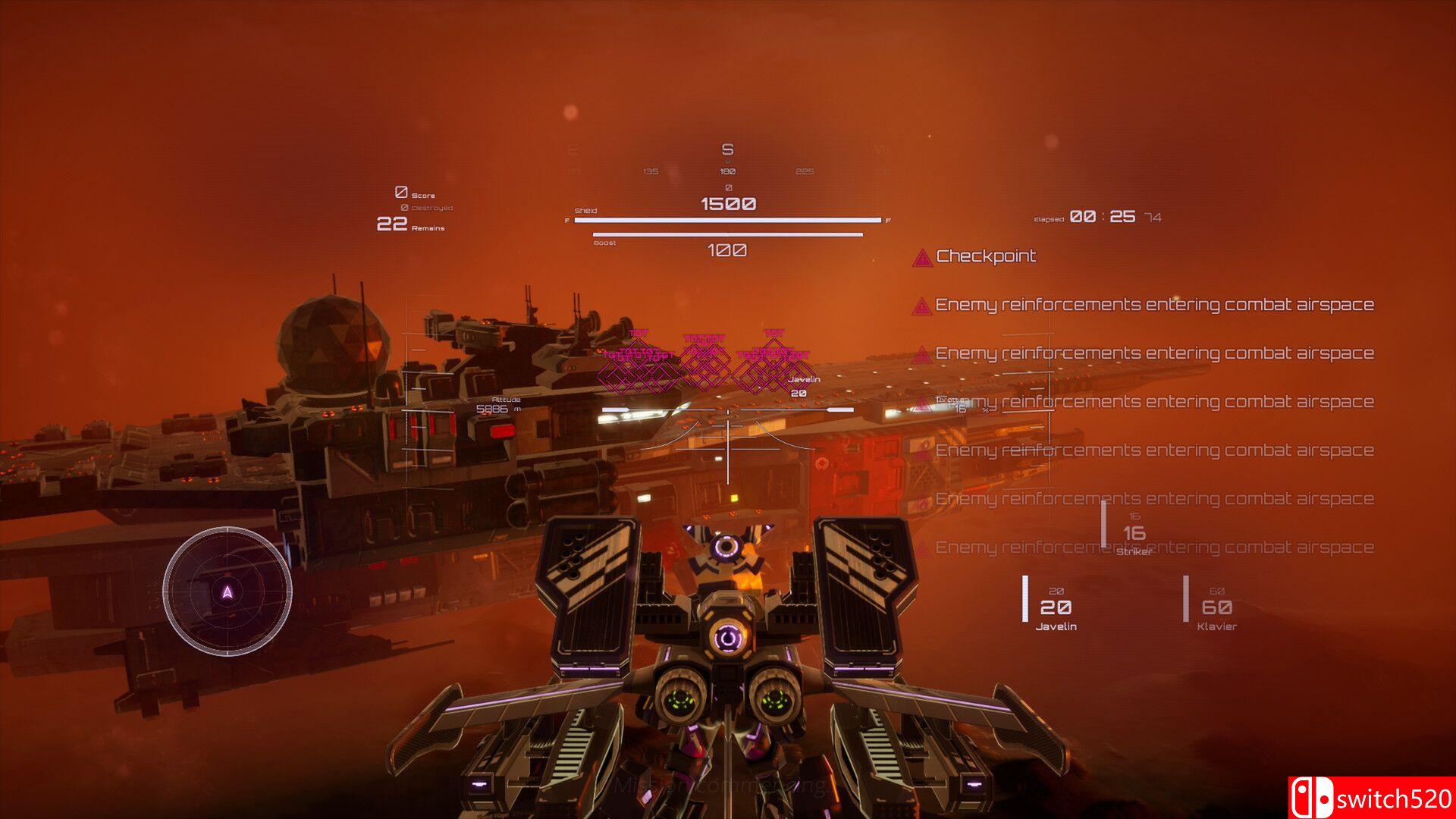Choose the Klavier weapon slot
Screen dimensions: 1456x819
point(1216,609)
